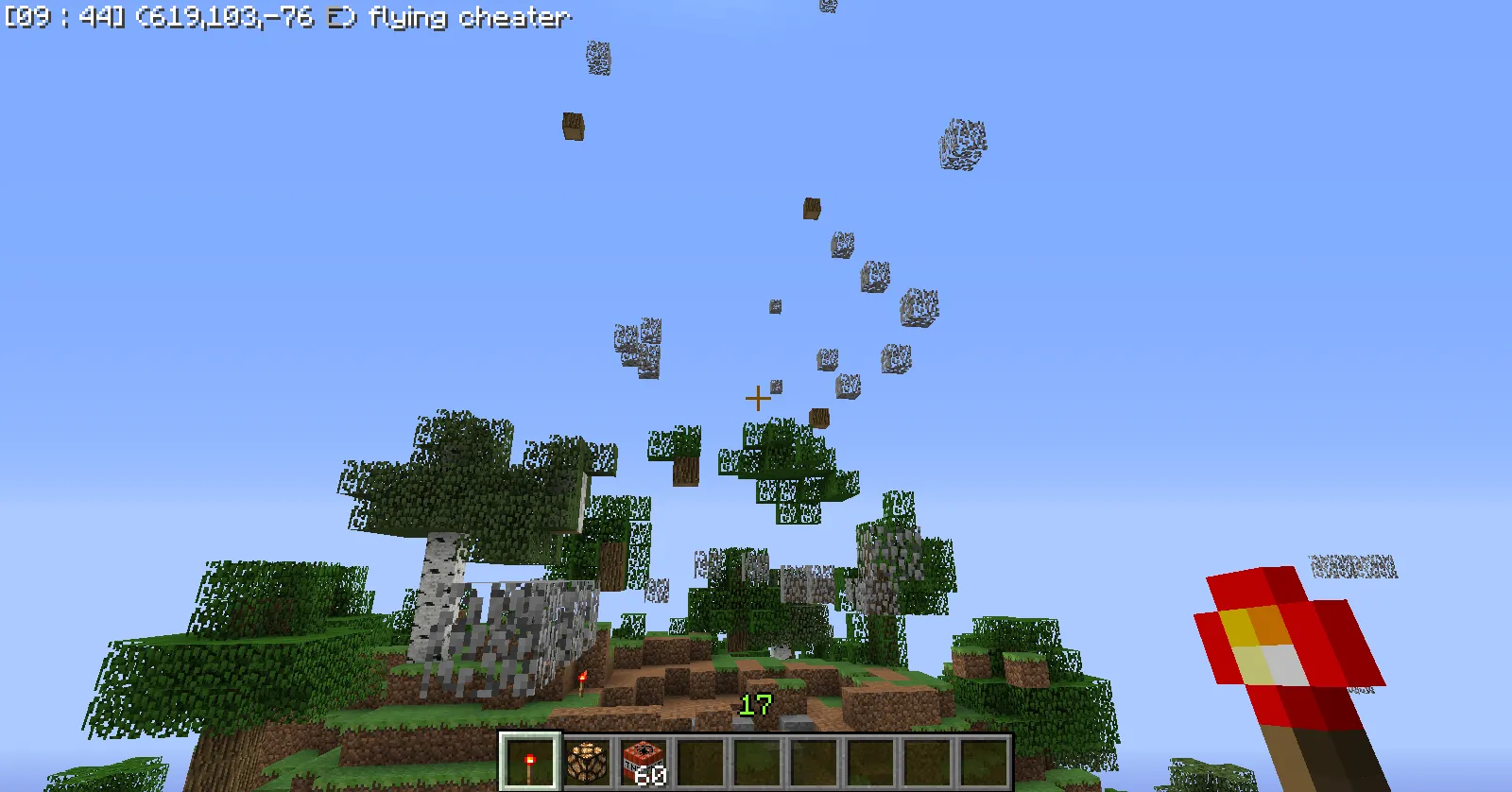This screenshot has height=792, width=1512.
Task: Click the flying cheater chat message
Action: tap(477, 17)
